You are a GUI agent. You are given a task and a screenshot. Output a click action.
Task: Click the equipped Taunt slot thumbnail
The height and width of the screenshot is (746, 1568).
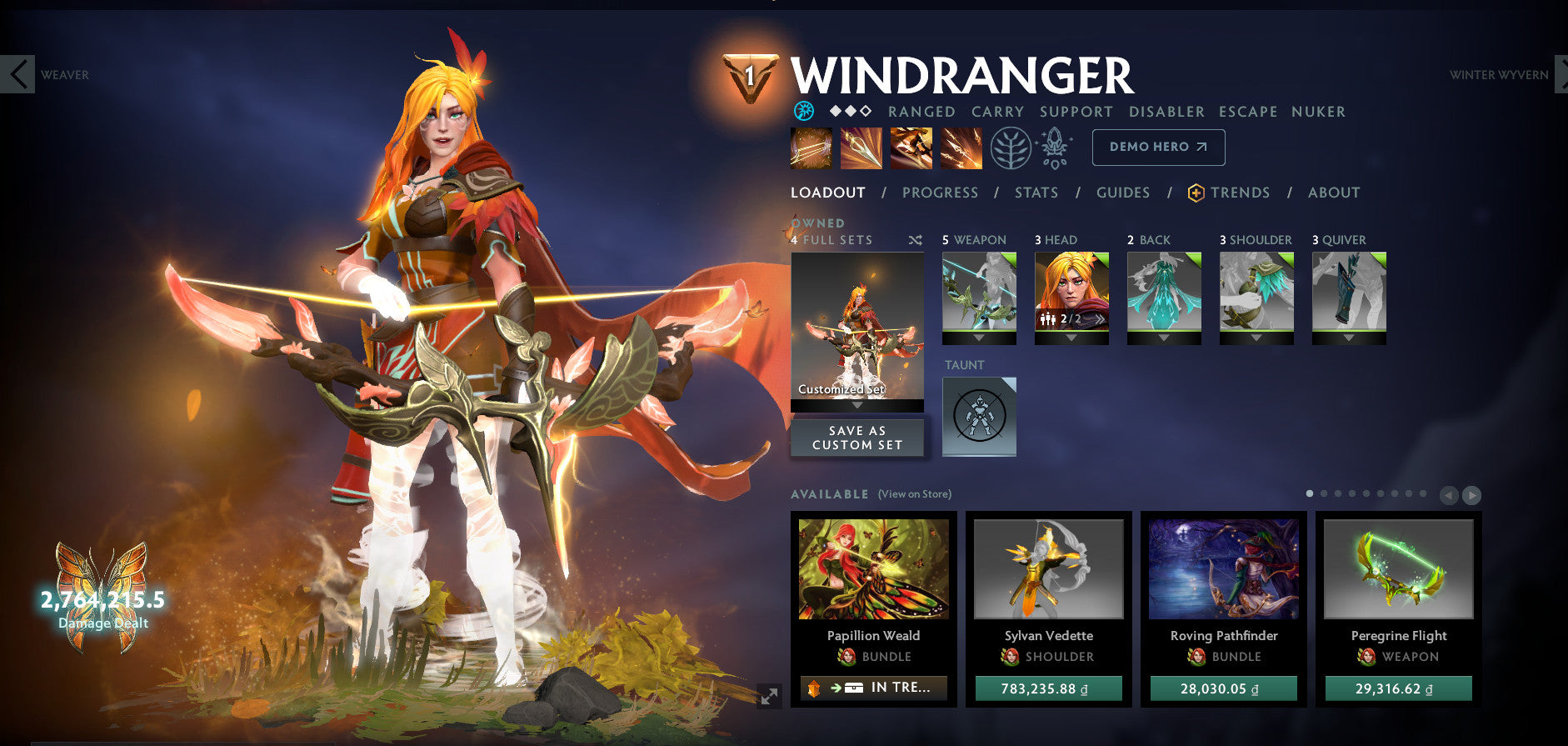979,417
